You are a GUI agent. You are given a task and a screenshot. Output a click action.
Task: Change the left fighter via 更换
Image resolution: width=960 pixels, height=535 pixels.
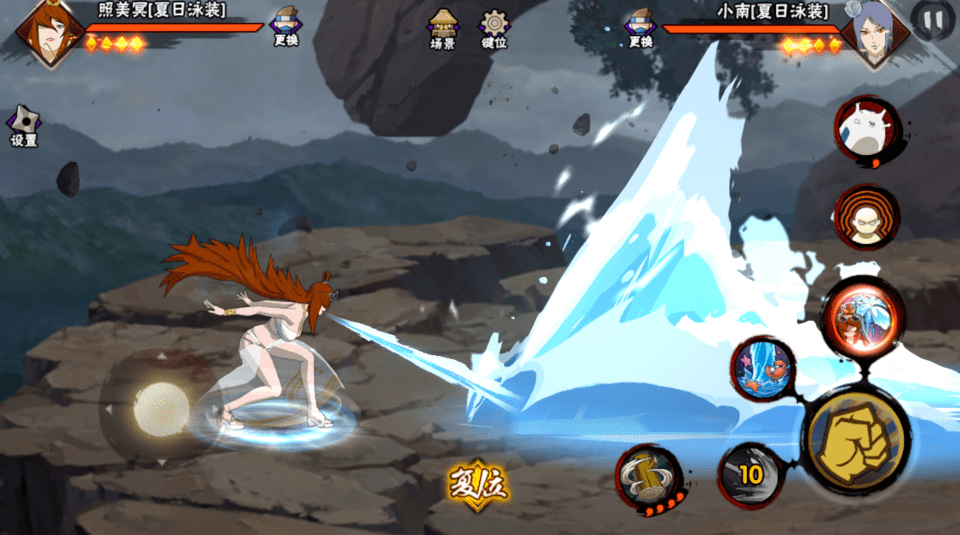pos(286,26)
